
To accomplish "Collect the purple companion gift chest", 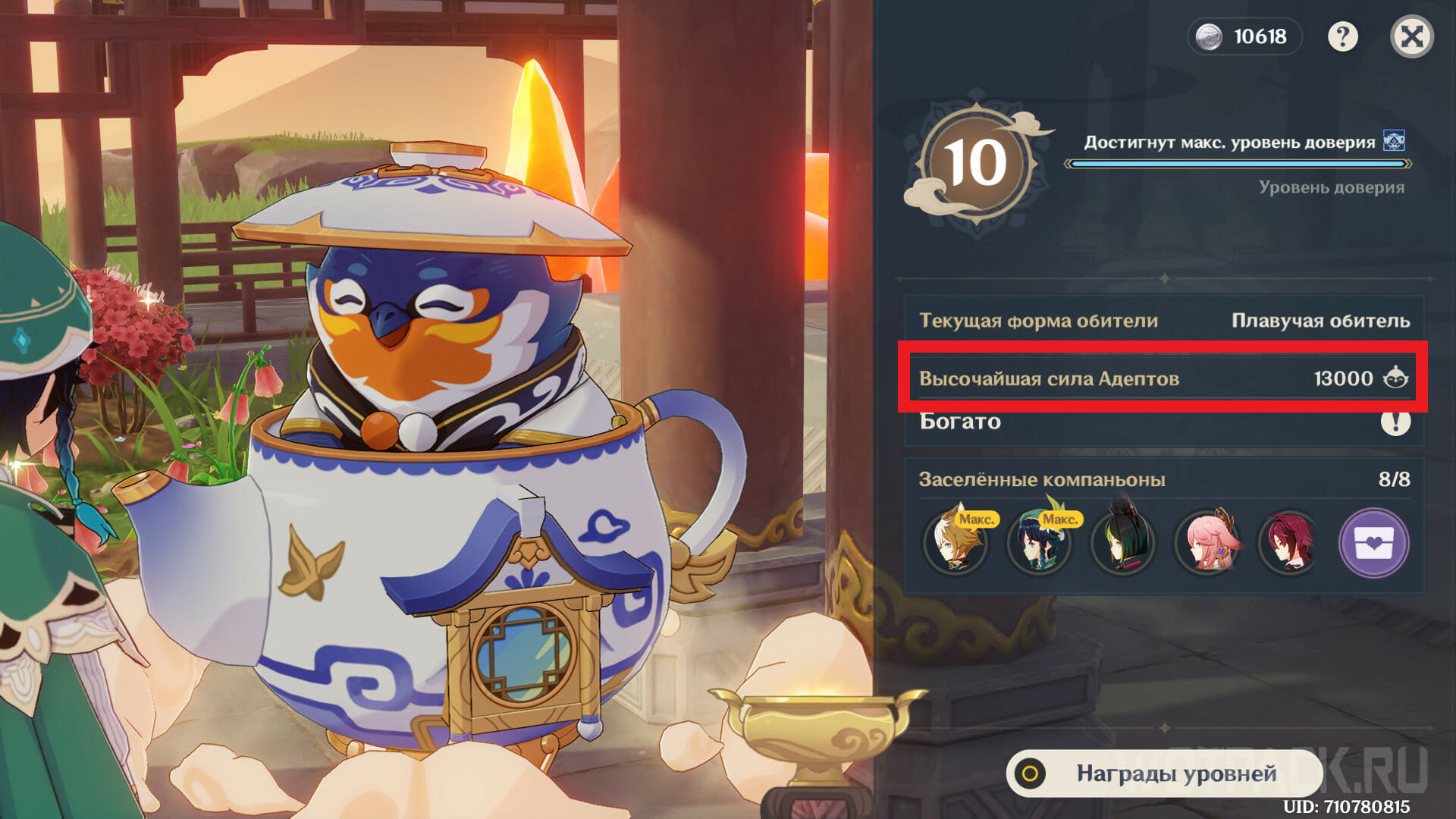I will (x=1373, y=543).
